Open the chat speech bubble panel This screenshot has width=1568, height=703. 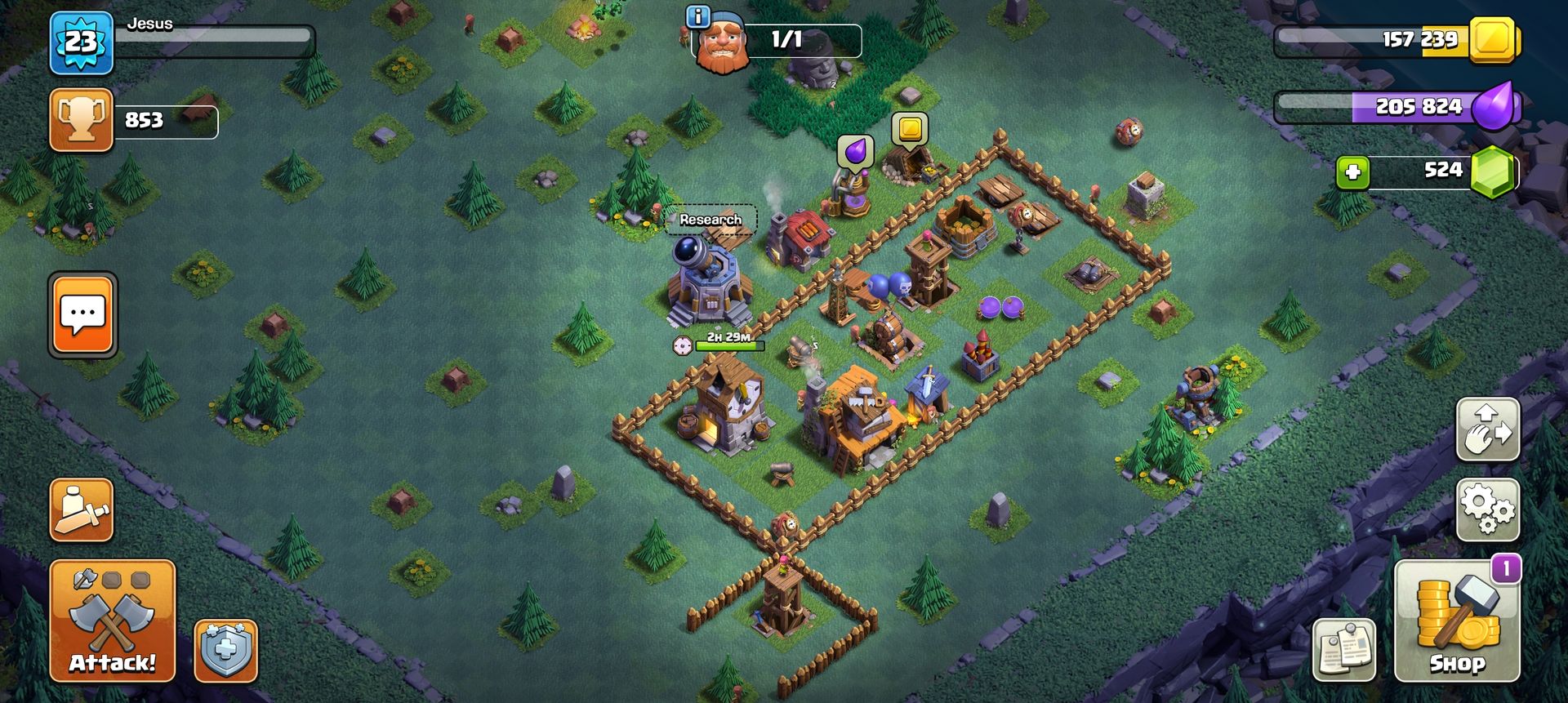coord(82,315)
